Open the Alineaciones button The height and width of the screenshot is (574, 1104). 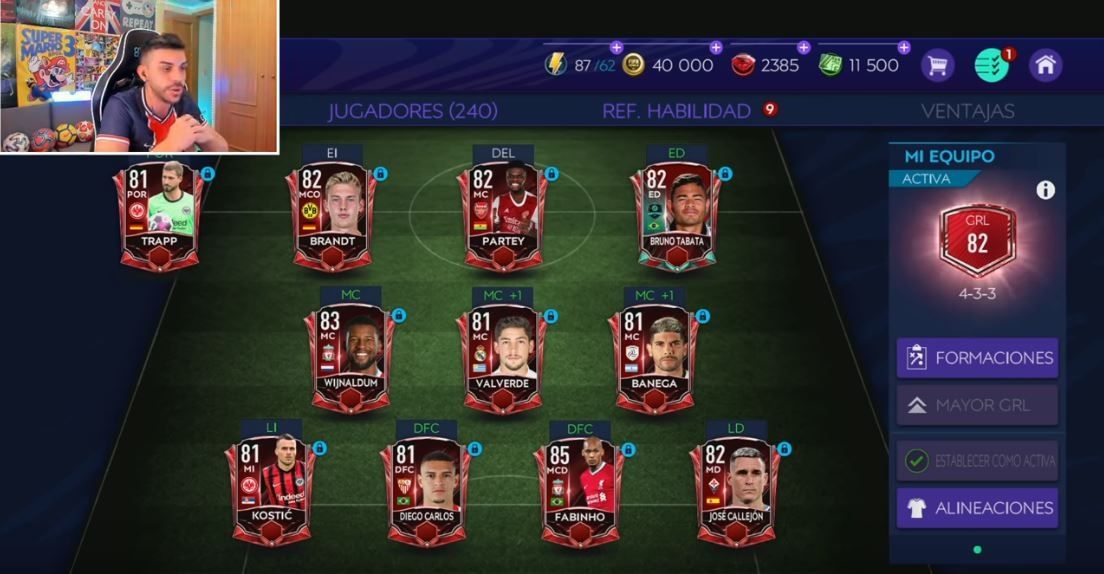(977, 508)
